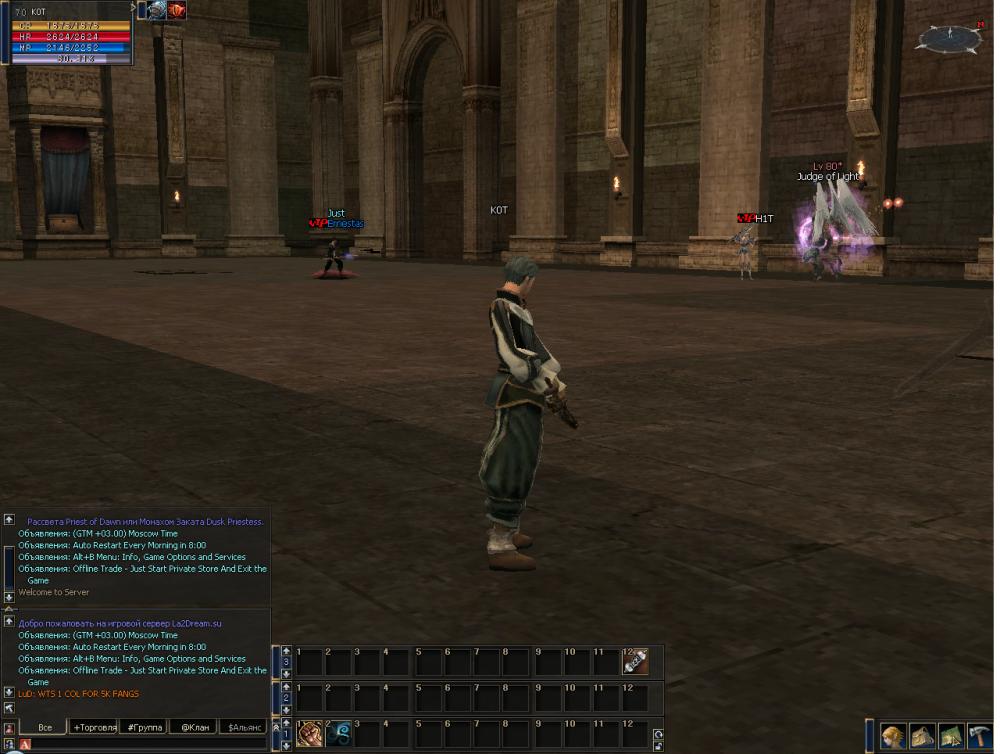Activate the blue swirl skill on the hotbar
This screenshot has width=1000, height=754.
tap(339, 733)
